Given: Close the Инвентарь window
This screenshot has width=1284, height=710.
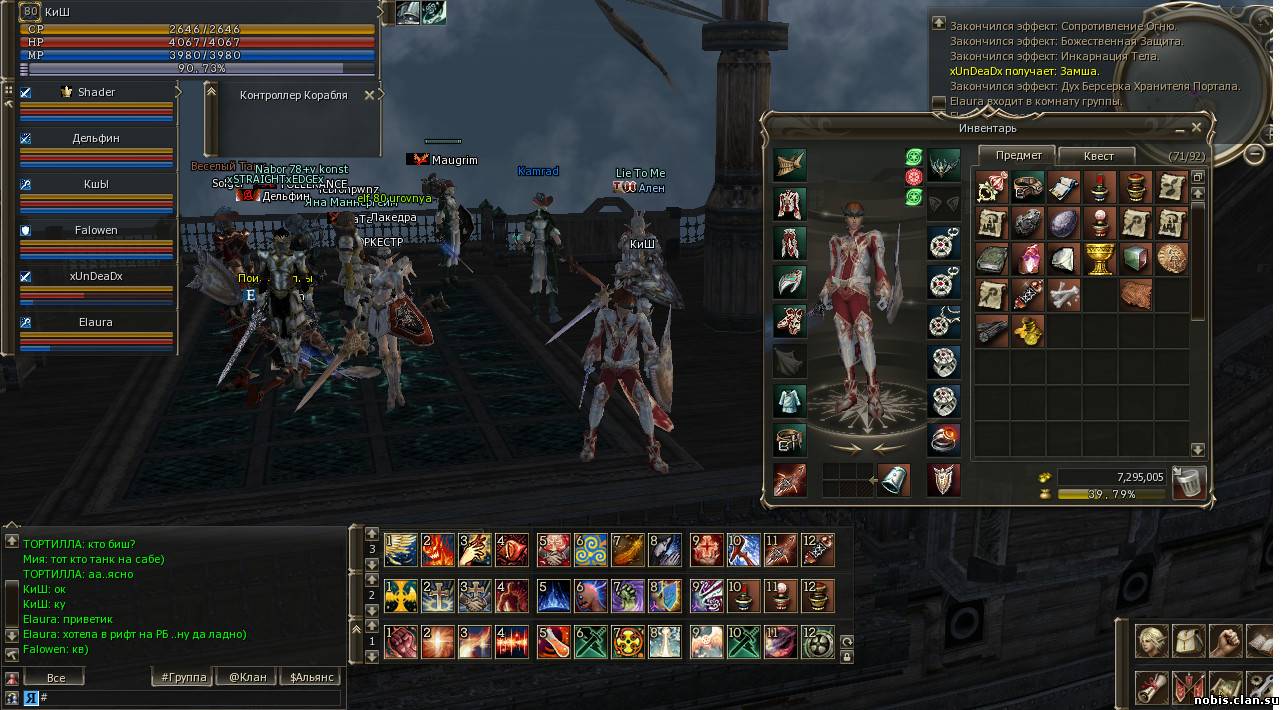Looking at the screenshot, I should [x=1196, y=128].
